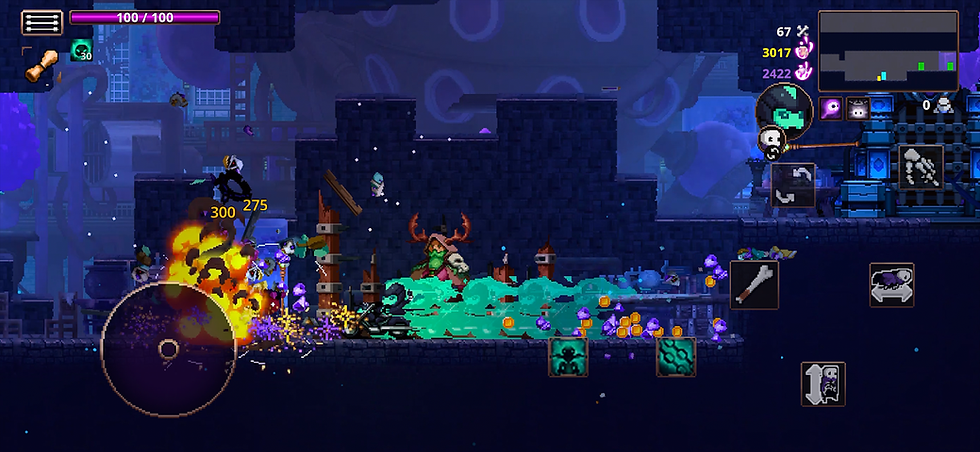Dash with the horizontal arrows button
Image resolution: width=980 pixels, height=452 pixels.
coord(891,284)
